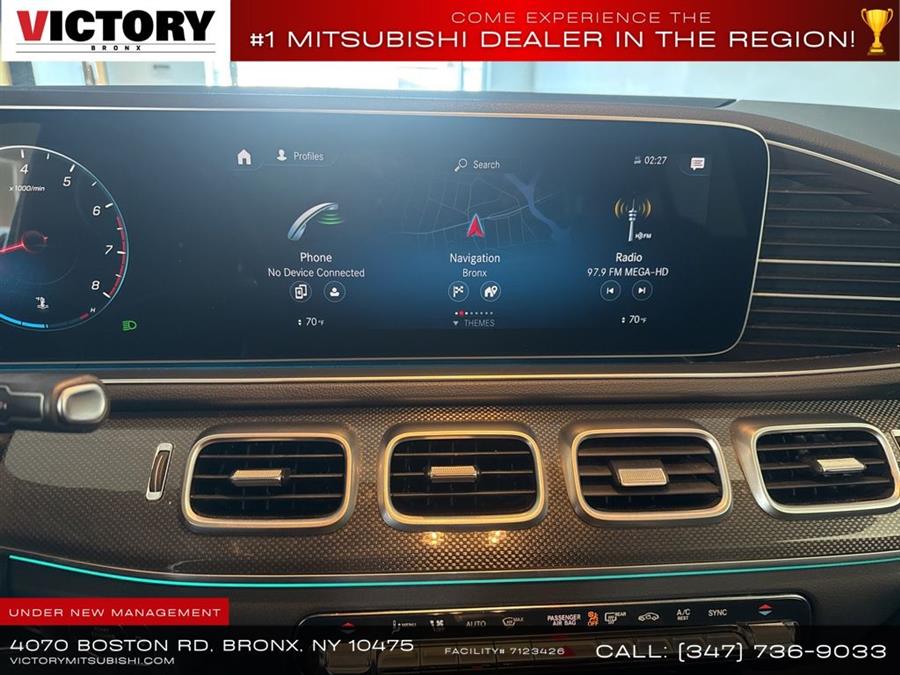Open the Profiles menu
900x675 pixels.
pos(300,156)
